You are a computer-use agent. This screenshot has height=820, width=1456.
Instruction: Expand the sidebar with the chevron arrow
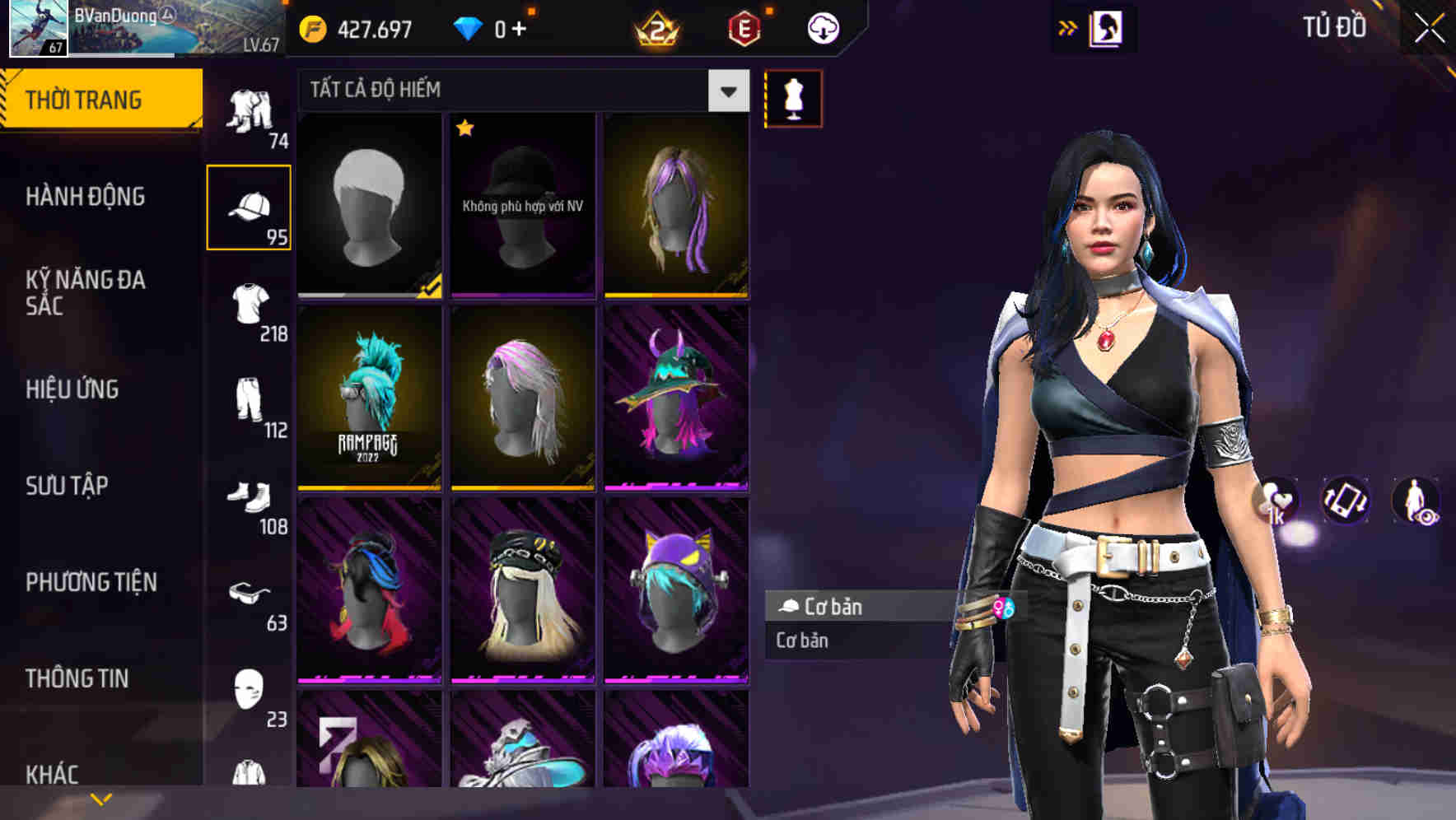click(99, 797)
